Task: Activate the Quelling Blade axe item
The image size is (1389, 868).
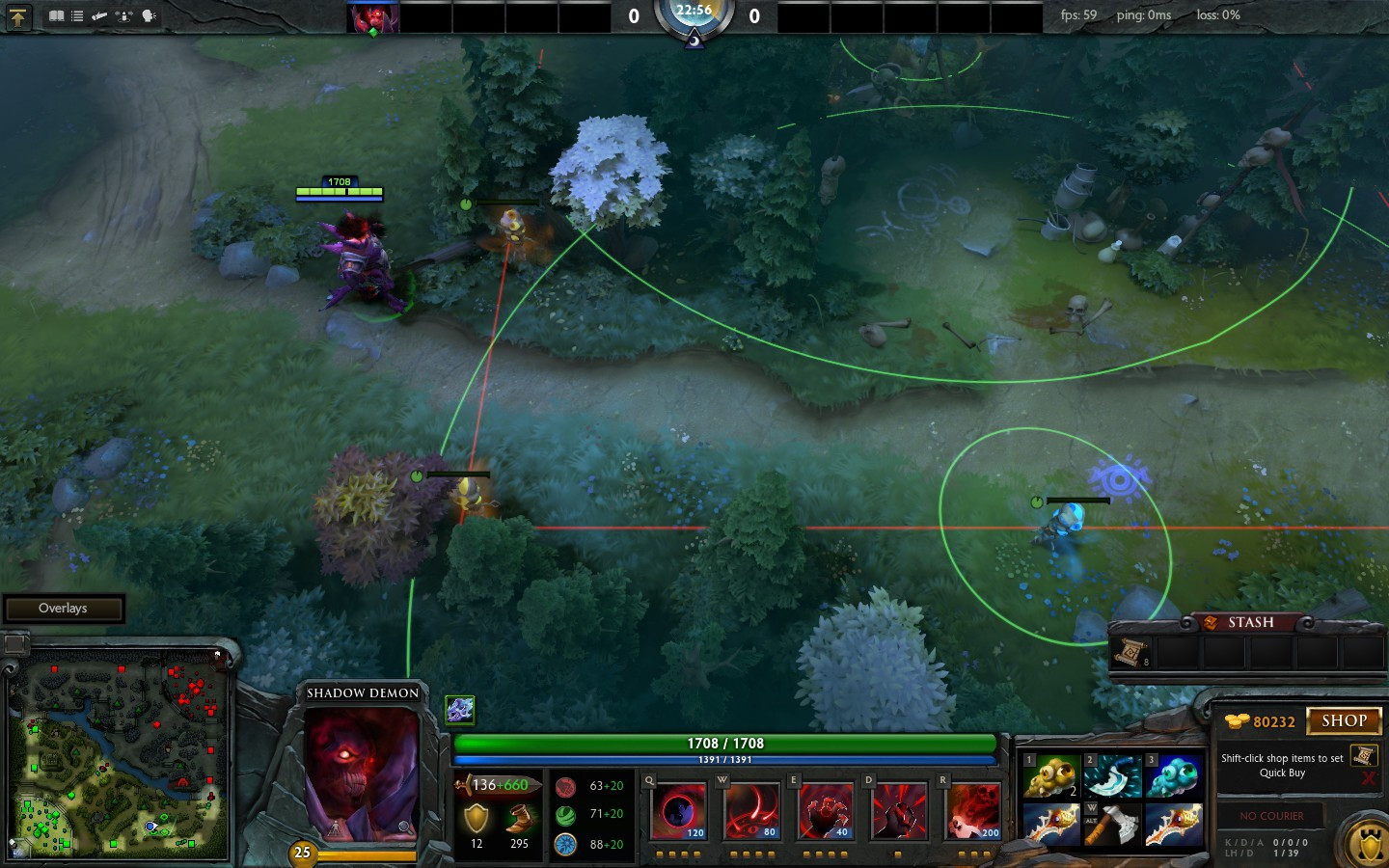Action: [x=1112, y=826]
